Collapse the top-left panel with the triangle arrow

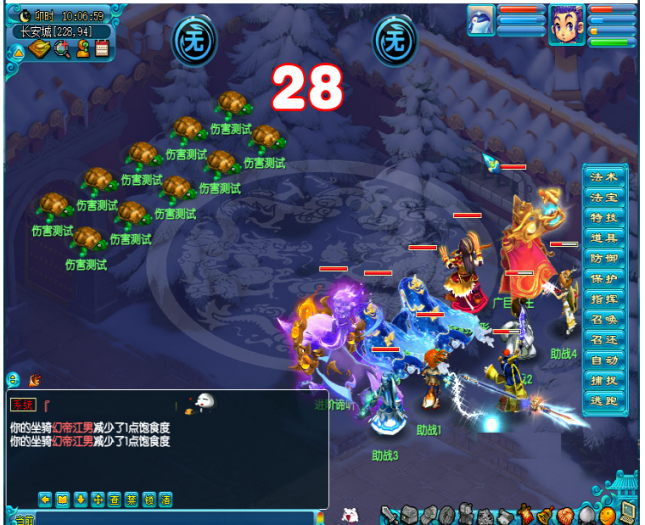click(17, 50)
